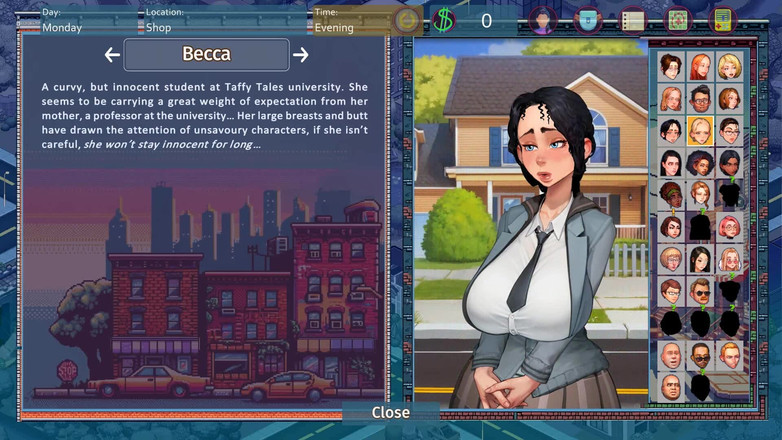Click the gold power button icon
This screenshot has height=440, width=782.
[407, 20]
